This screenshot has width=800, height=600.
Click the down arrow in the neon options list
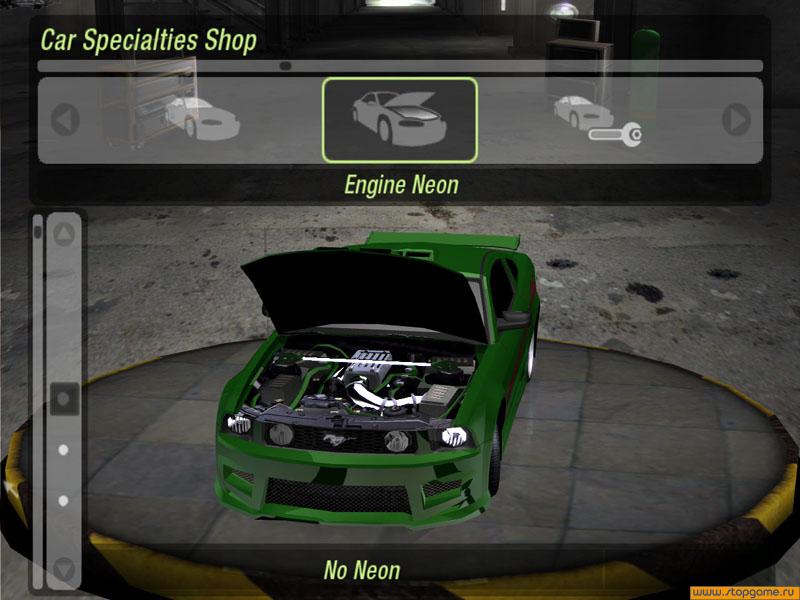tap(64, 570)
